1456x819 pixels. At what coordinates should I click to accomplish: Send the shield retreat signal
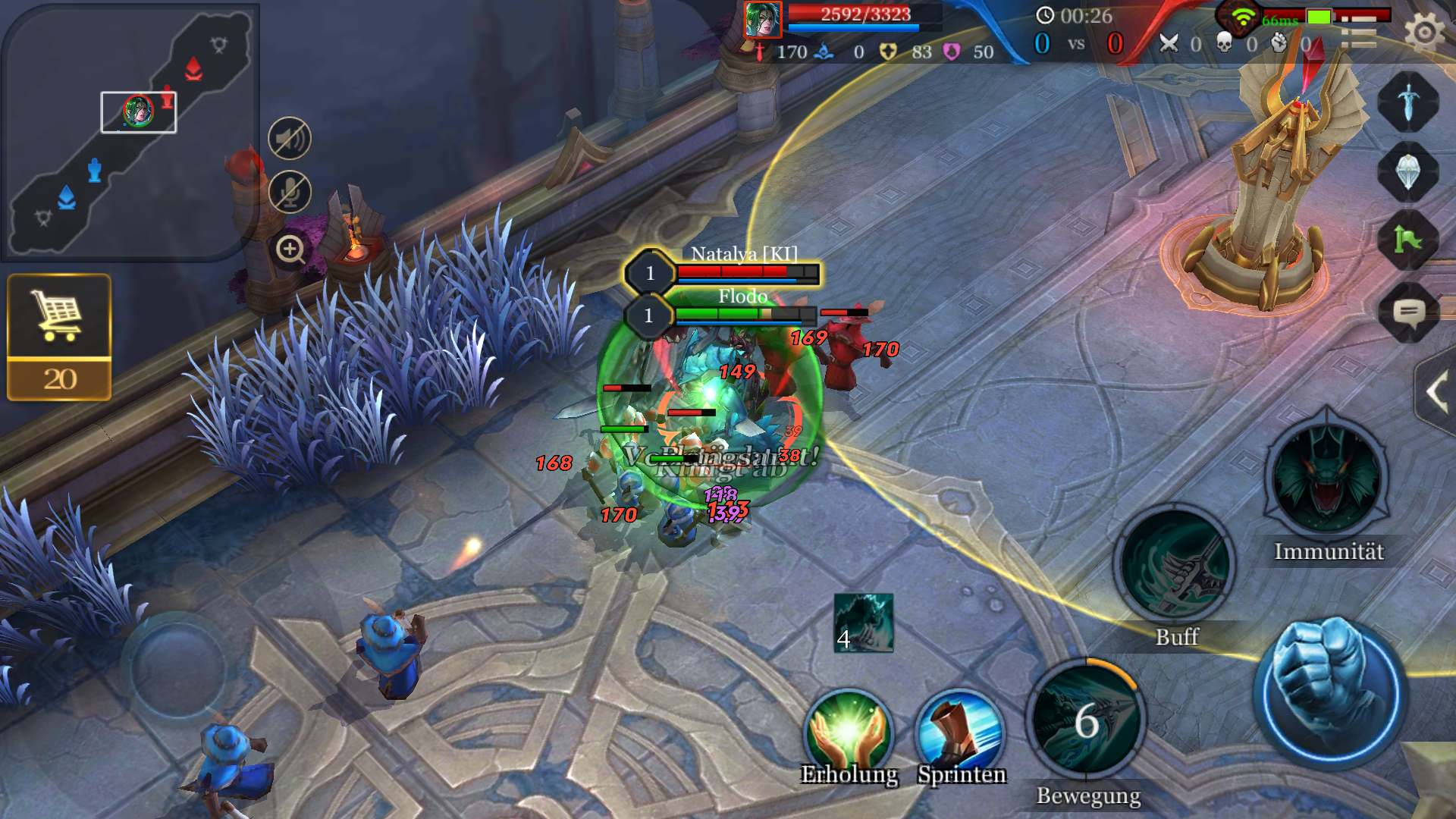point(1408,172)
